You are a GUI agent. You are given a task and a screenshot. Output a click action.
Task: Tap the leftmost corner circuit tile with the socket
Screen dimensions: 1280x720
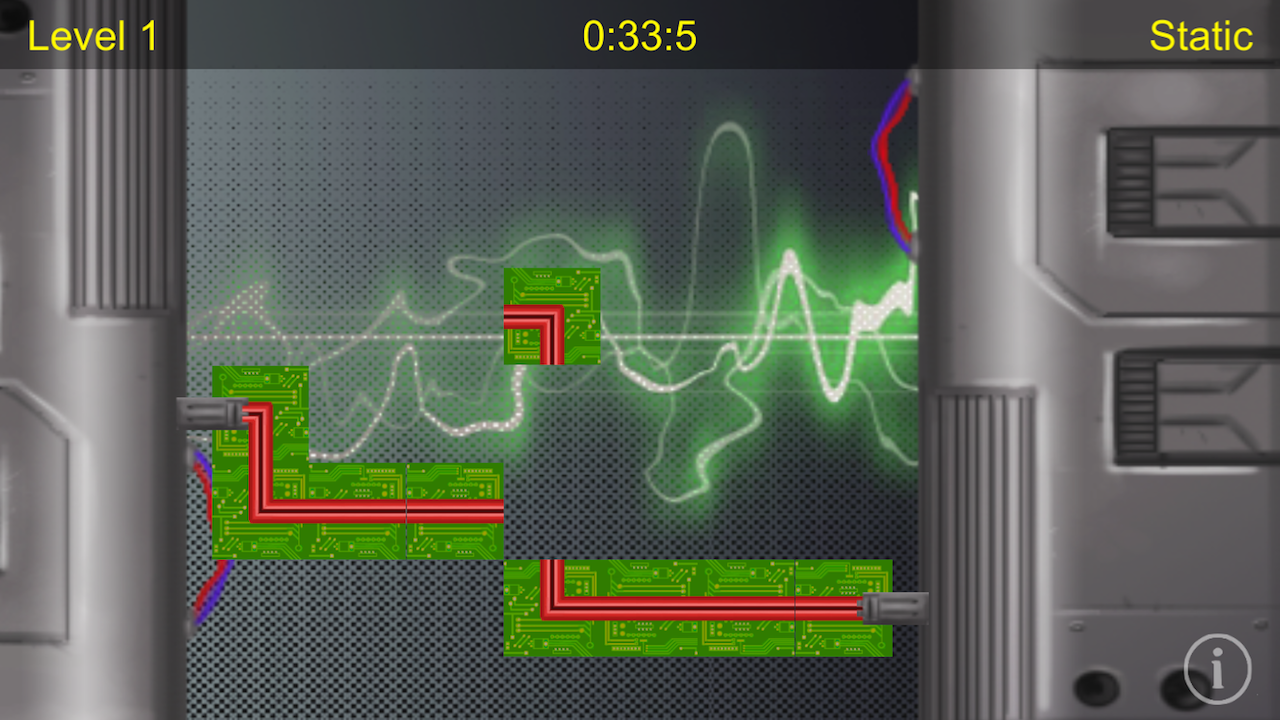260,411
